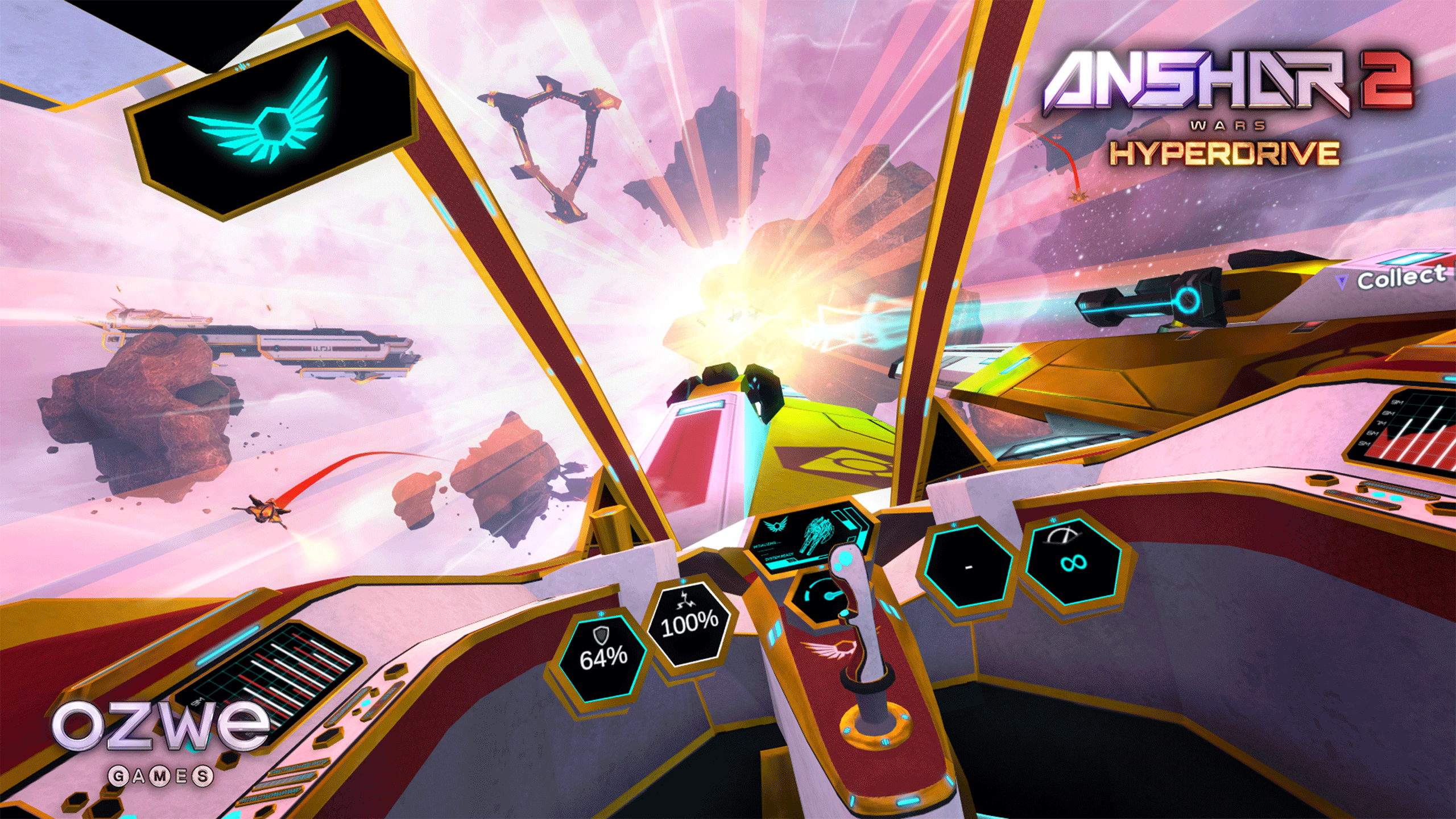Open the ship status display with fighter schematic
Viewport: 1456px width, 819px height.
coord(809,536)
